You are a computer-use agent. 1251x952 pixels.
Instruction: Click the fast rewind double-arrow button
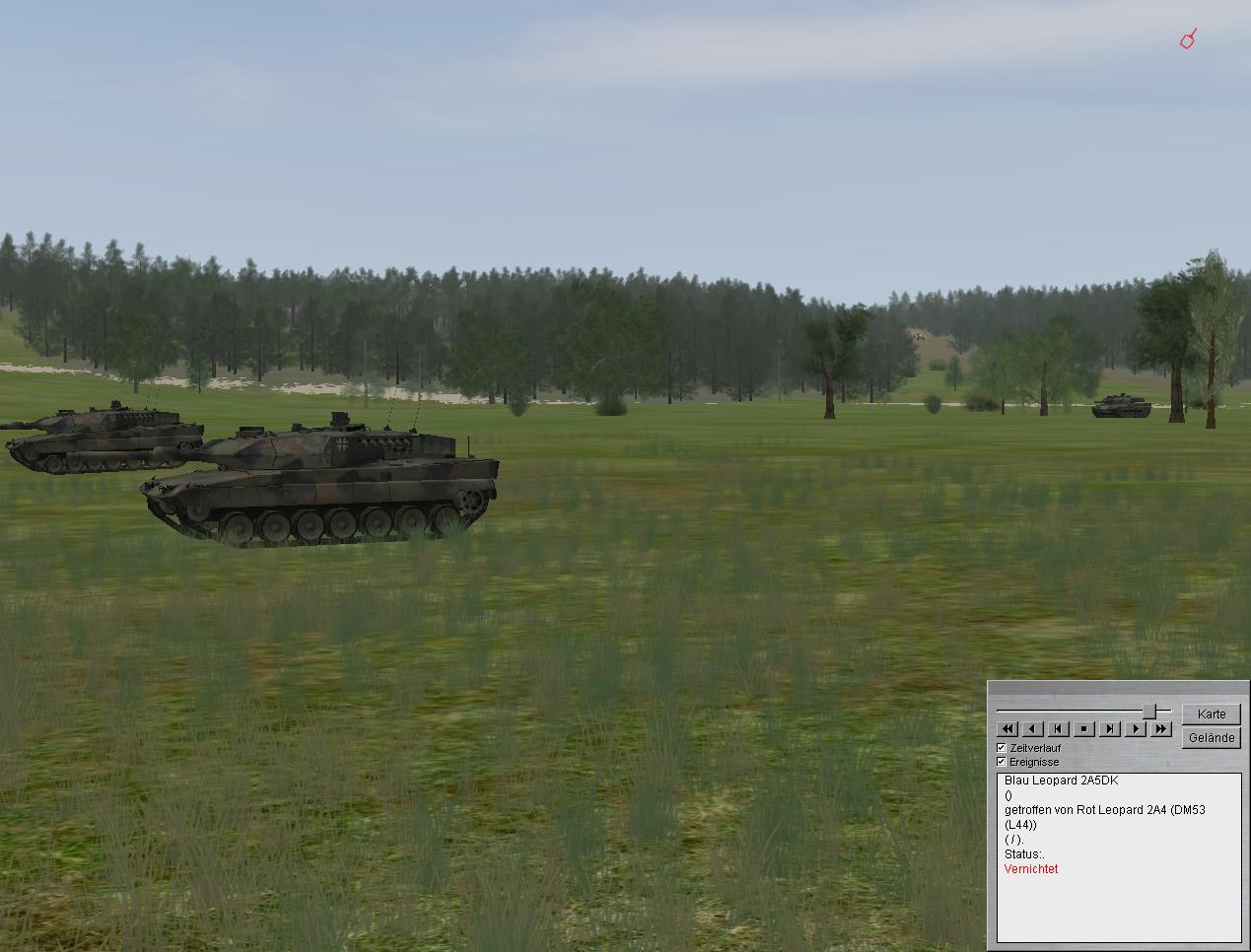click(x=1008, y=729)
